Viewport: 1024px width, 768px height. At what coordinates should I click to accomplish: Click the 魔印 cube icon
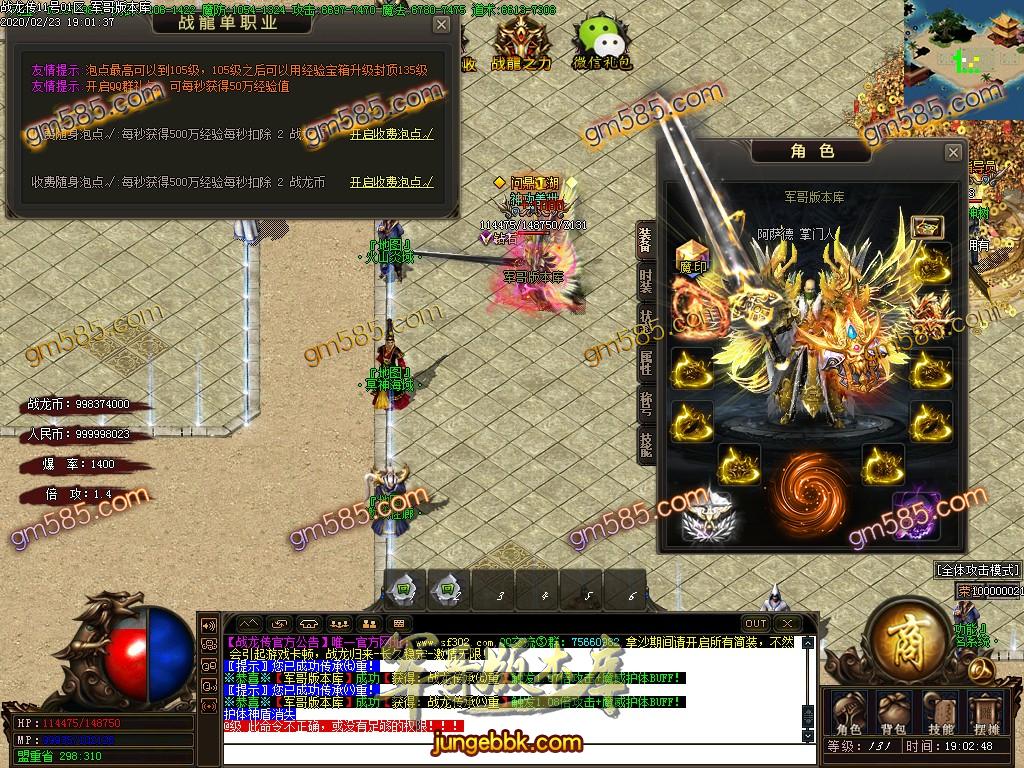tap(693, 256)
